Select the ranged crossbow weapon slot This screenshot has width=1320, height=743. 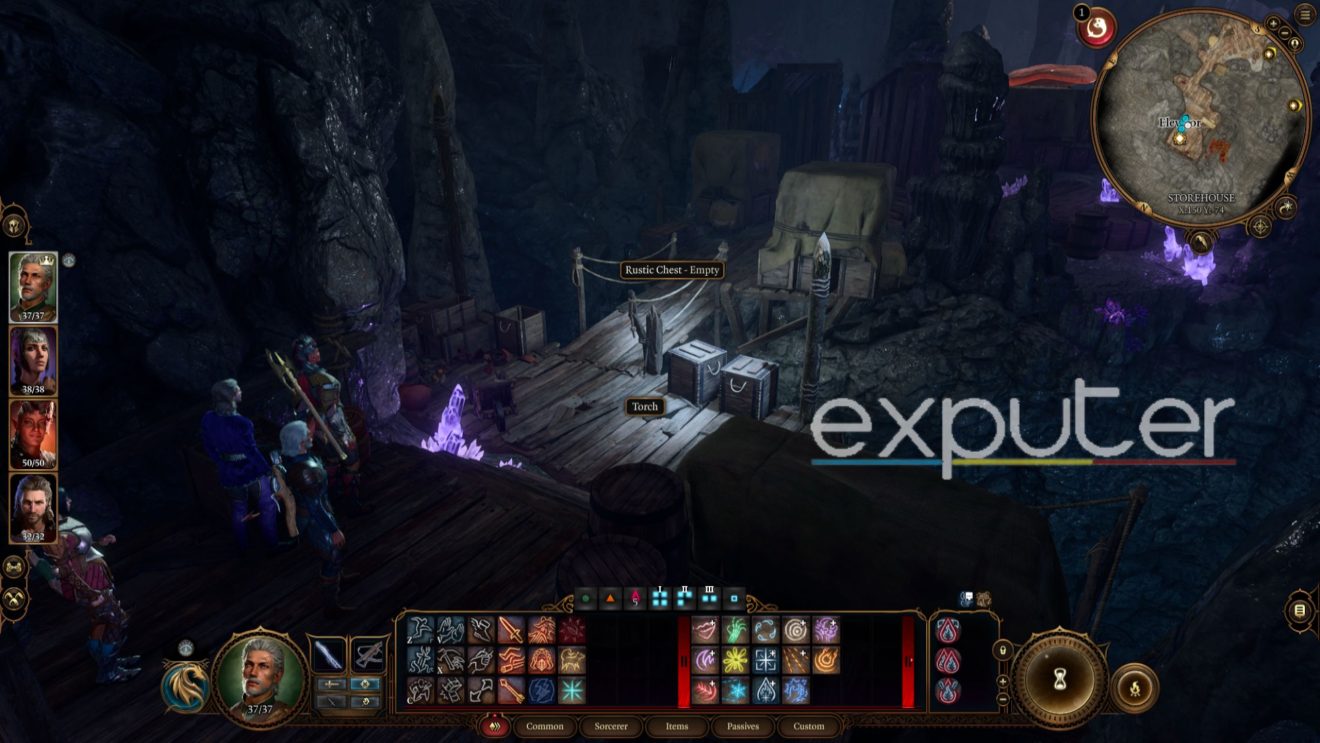[x=368, y=655]
